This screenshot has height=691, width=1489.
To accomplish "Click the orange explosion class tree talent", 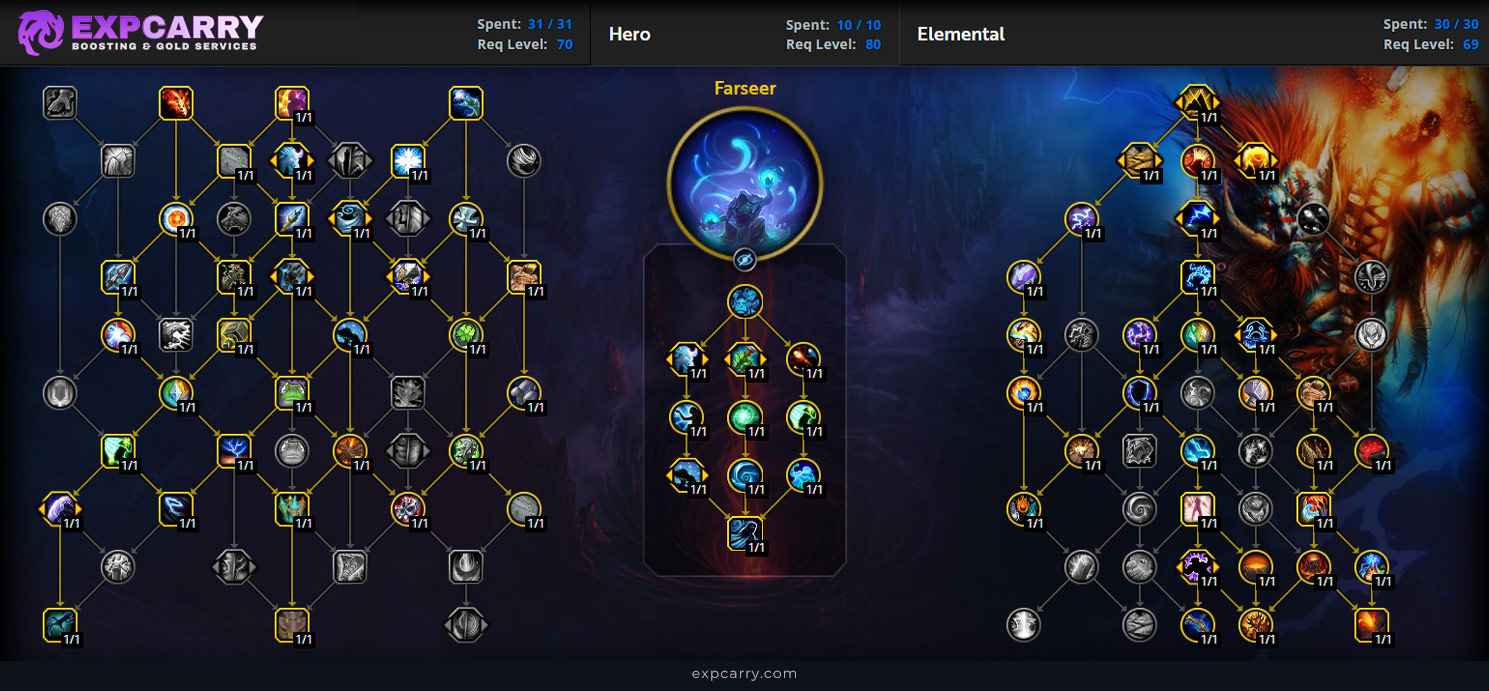I will [x=350, y=451].
